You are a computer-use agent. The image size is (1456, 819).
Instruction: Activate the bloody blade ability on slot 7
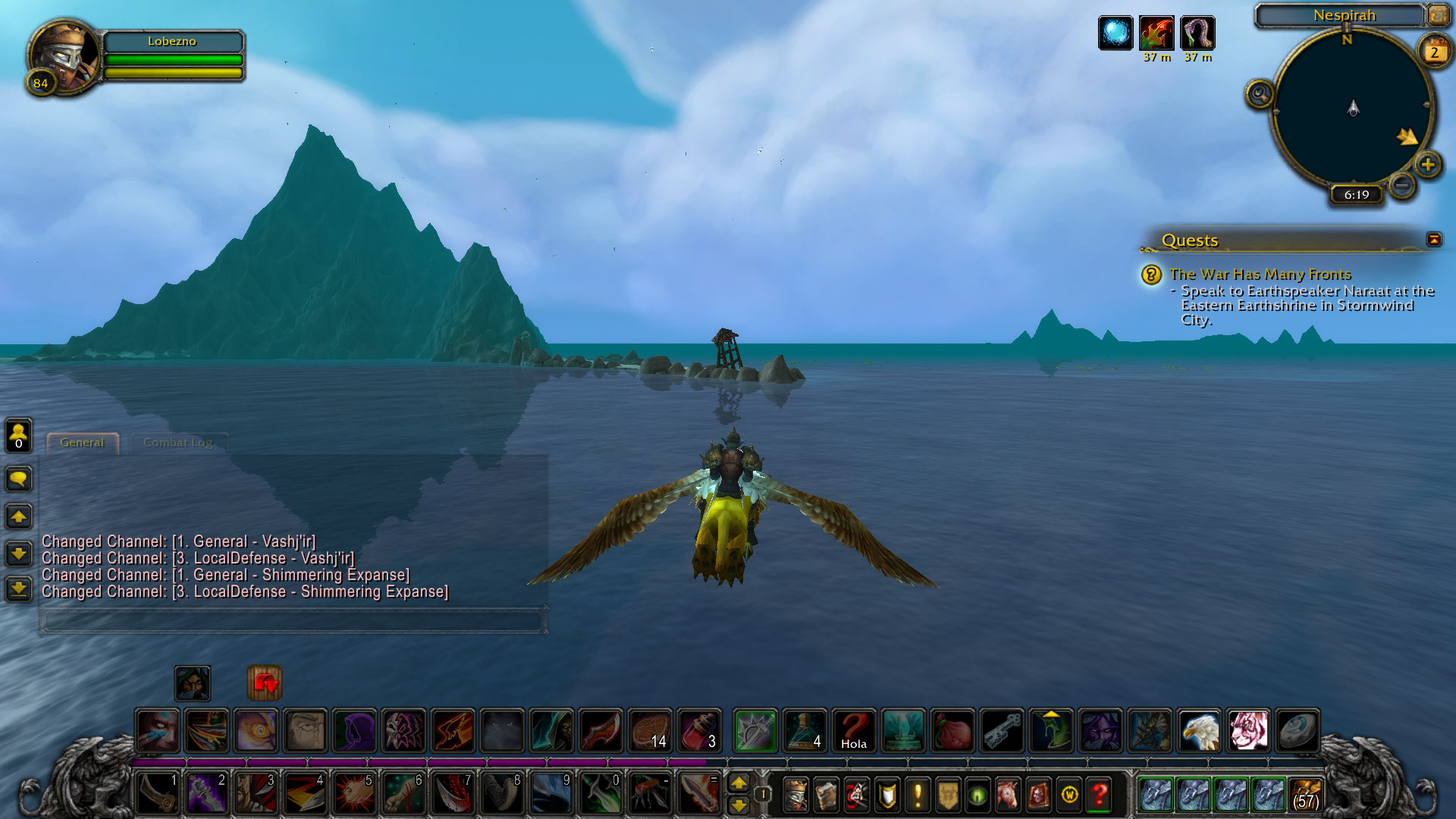pyautogui.click(x=453, y=793)
